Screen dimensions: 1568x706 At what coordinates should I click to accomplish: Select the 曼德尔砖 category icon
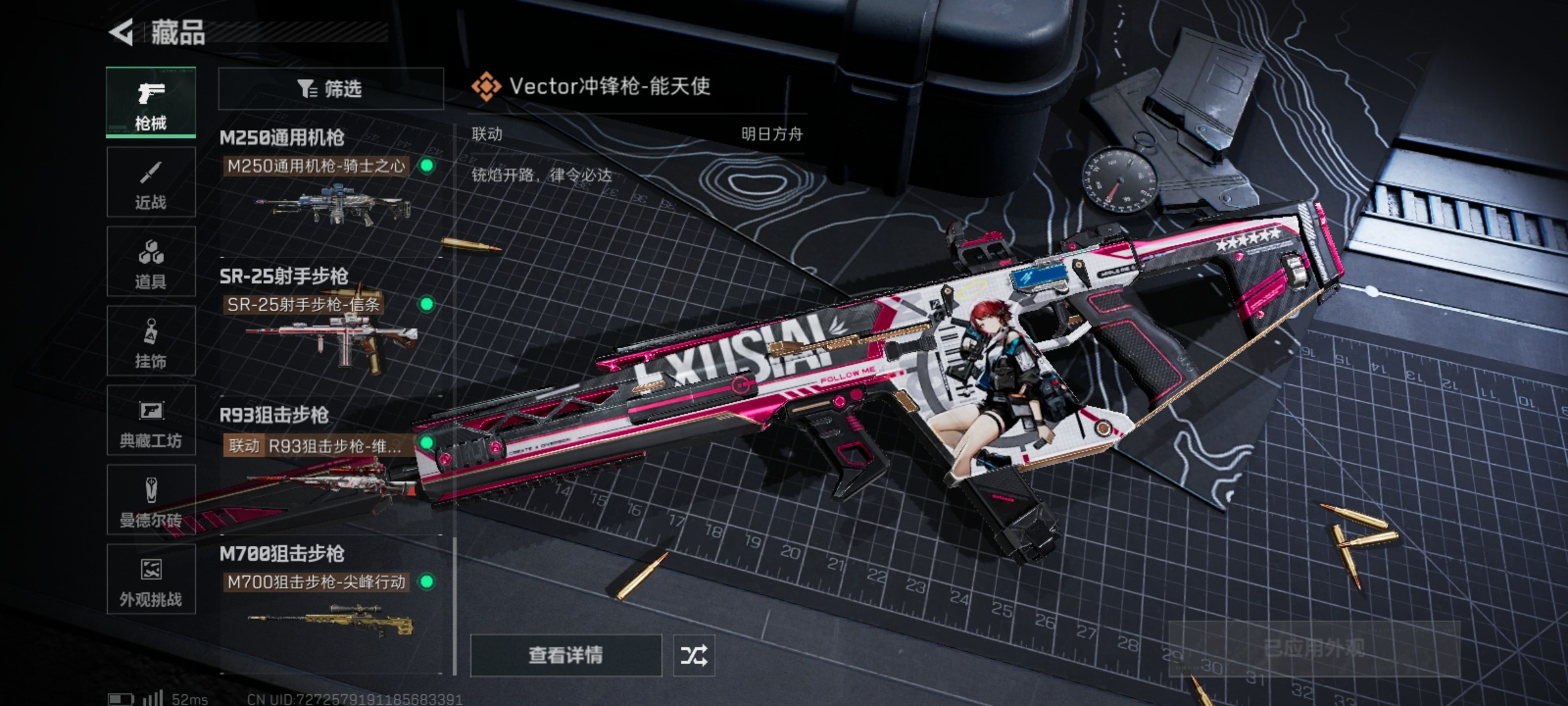point(151,500)
